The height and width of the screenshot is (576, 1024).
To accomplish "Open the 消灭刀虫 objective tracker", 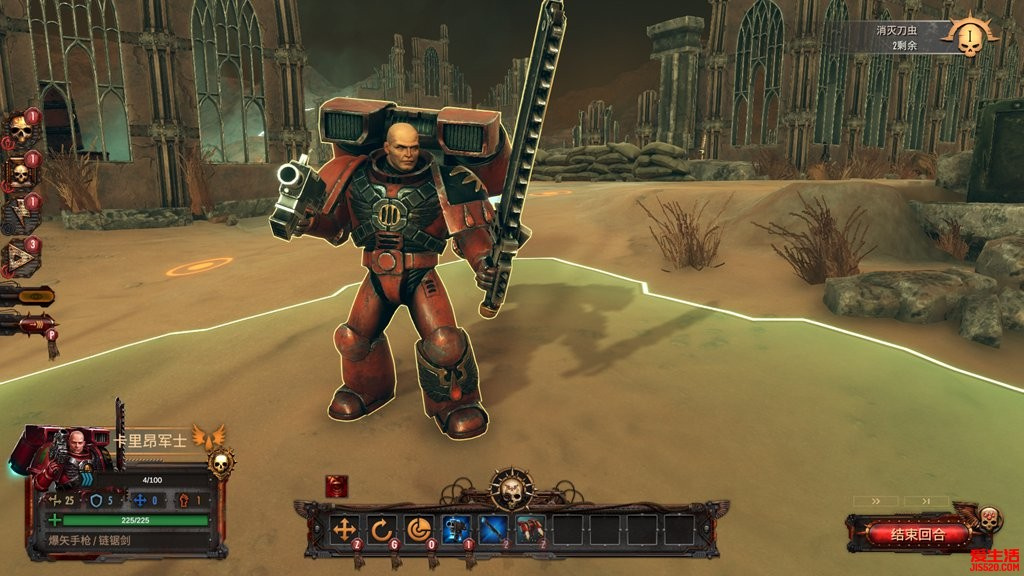I will 910,38.
